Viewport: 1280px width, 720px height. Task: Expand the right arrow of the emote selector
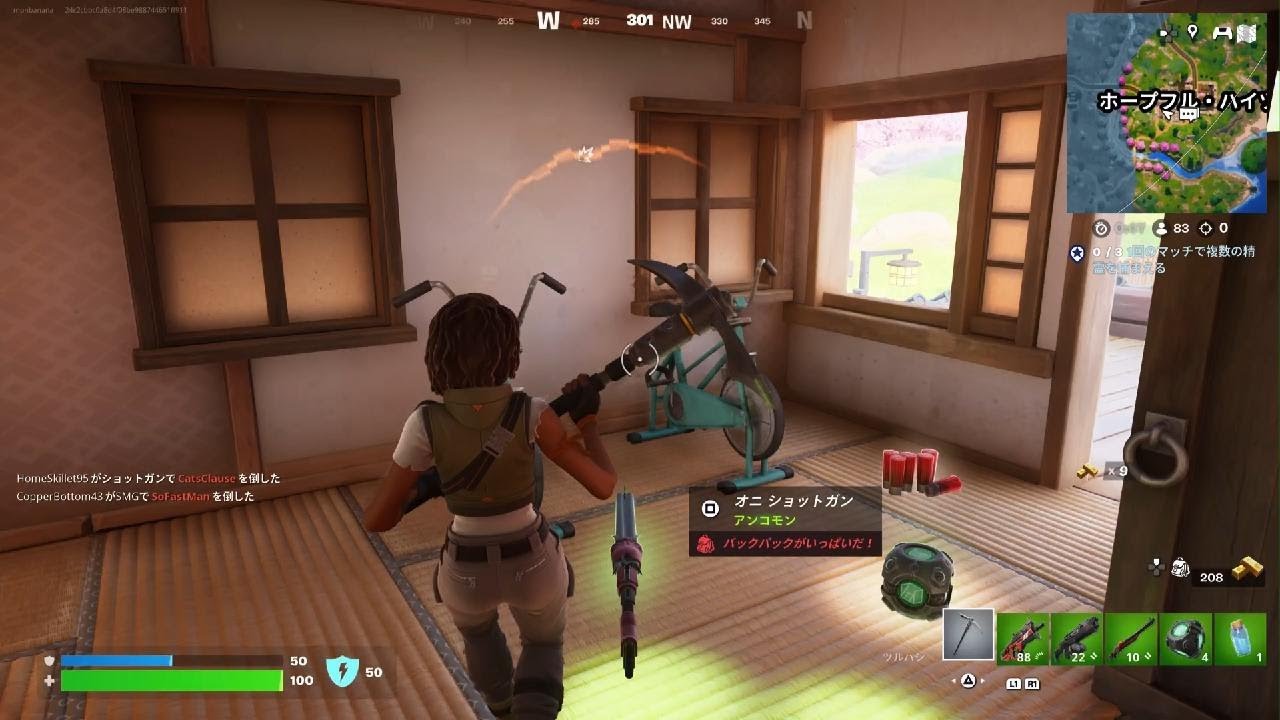(982, 682)
